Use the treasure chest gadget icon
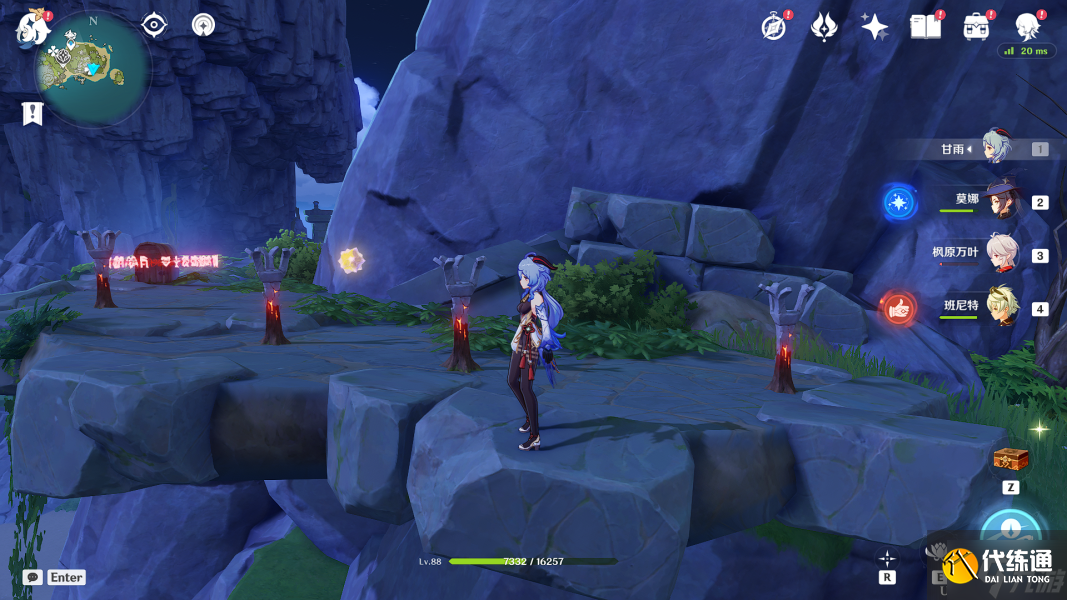This screenshot has width=1067, height=600. tap(1010, 460)
